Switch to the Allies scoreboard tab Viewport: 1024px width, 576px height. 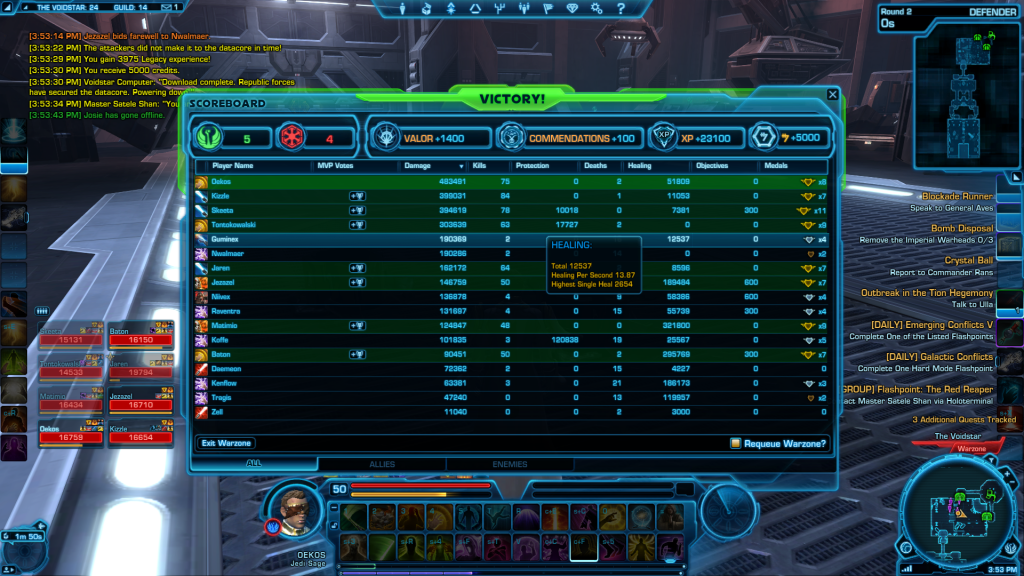[x=382, y=464]
